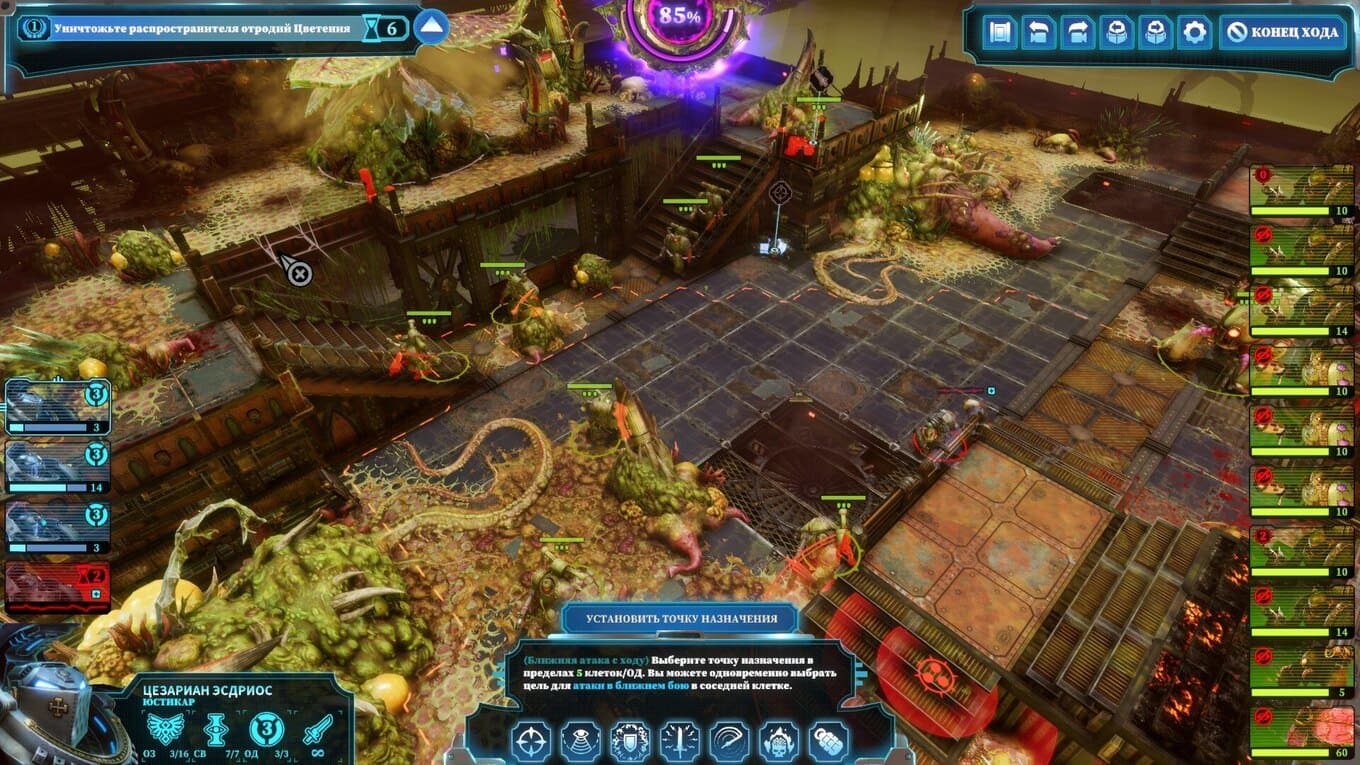Collapse the mission objective panel arrow
This screenshot has width=1360, height=765.
431,27
